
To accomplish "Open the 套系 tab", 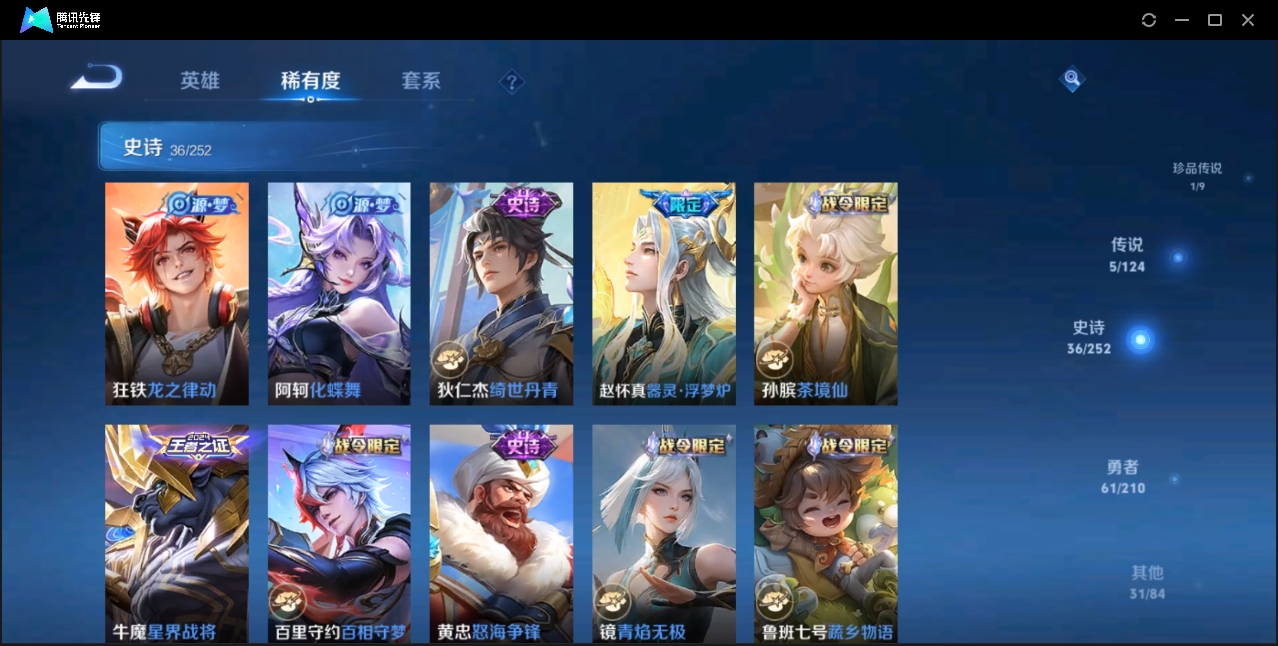I will coord(421,81).
